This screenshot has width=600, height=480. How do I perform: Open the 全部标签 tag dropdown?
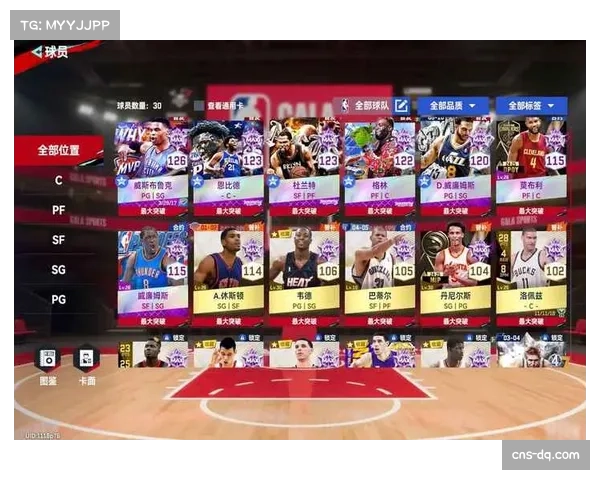tap(531, 105)
